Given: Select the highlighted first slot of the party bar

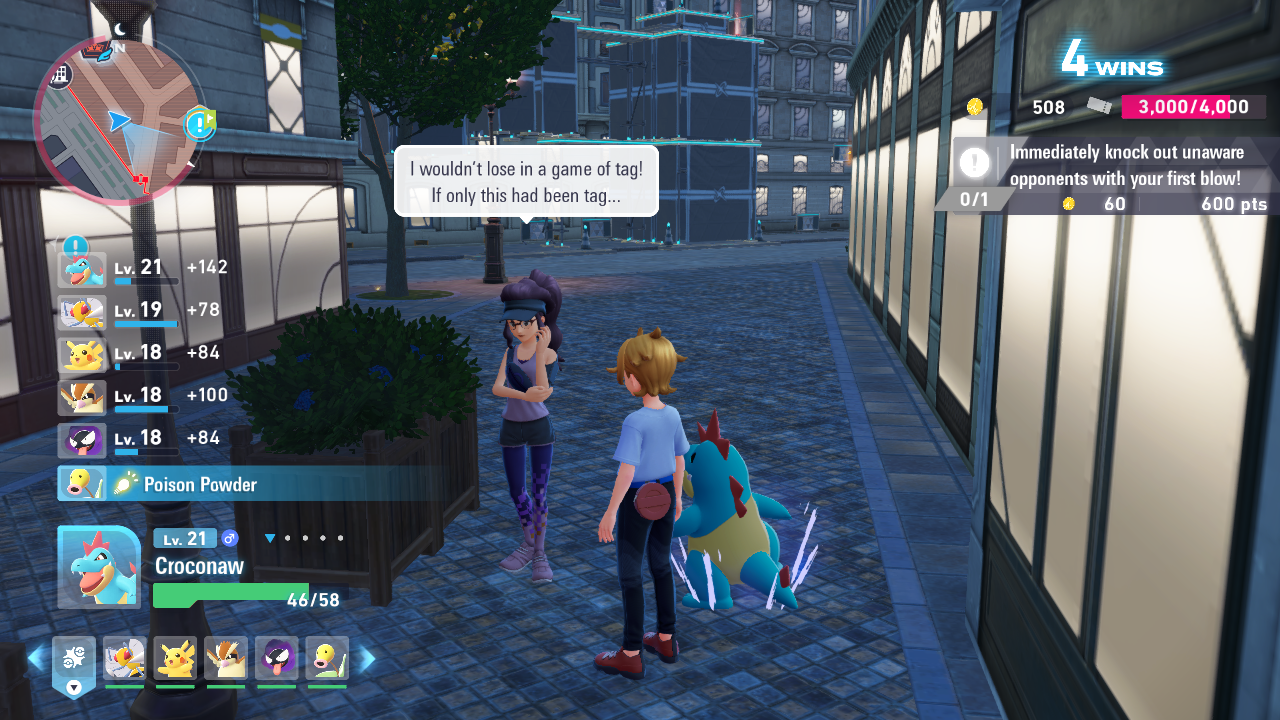Looking at the screenshot, I should coord(74,660).
